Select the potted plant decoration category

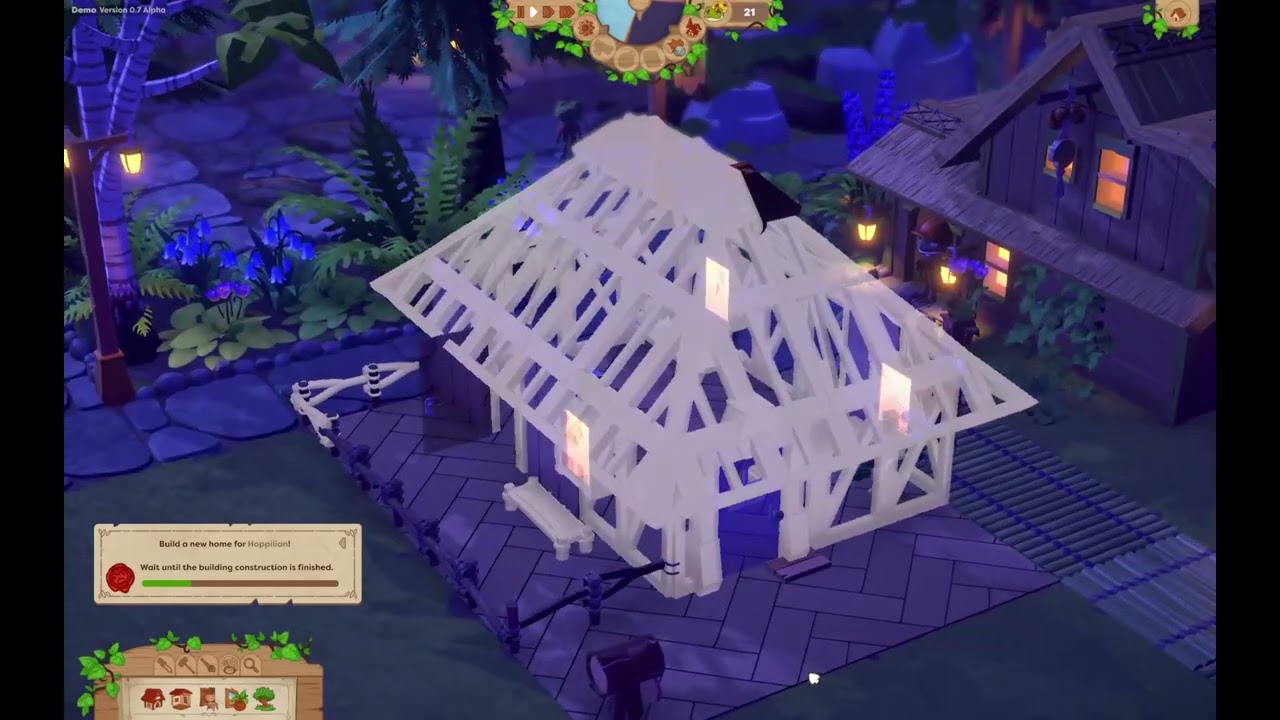pyautogui.click(x=237, y=699)
